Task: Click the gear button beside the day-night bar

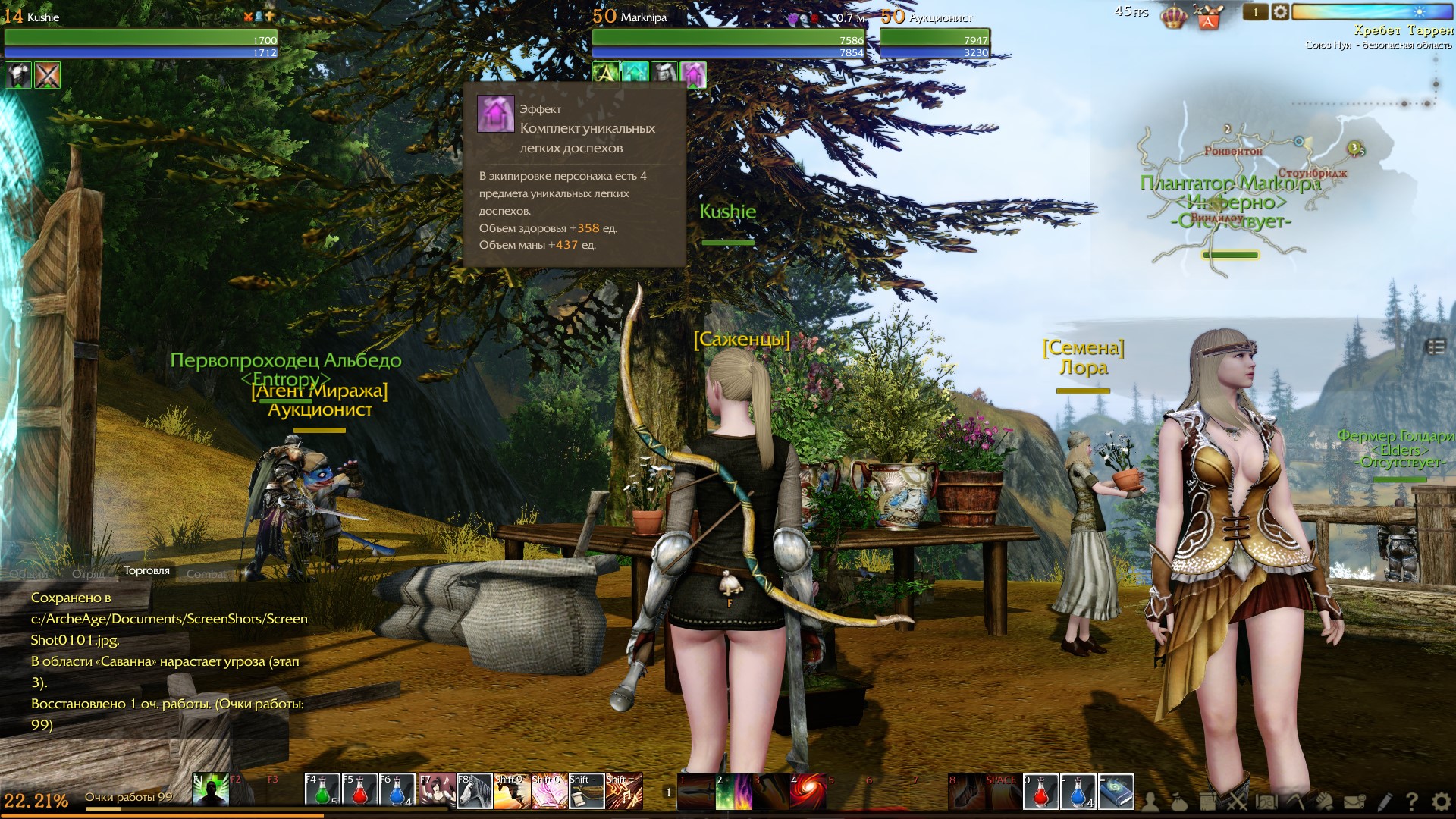Action: point(1280,12)
